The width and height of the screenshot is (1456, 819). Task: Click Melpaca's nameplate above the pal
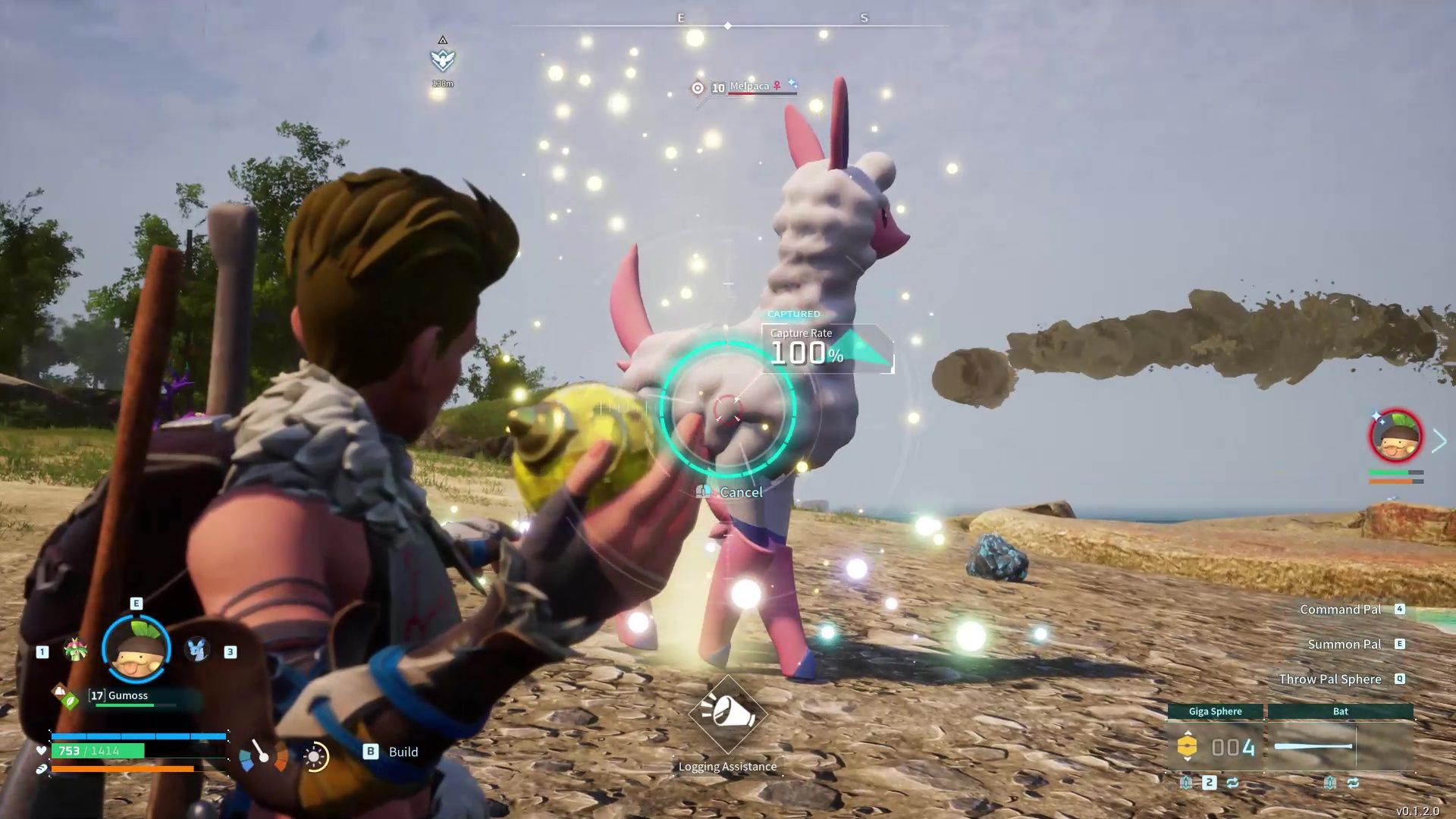751,86
